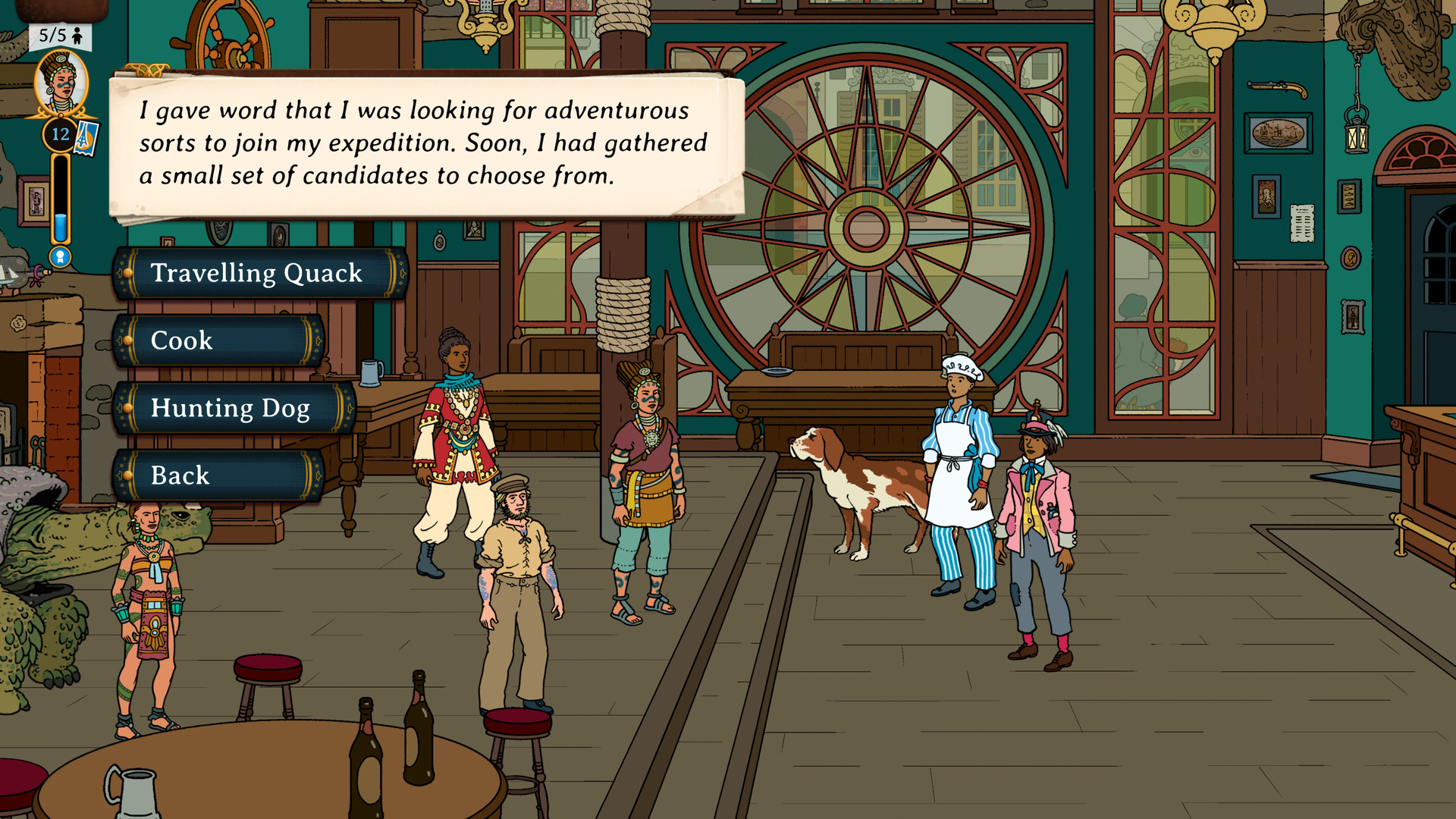Choose the Hunting Dog recruit

[230, 408]
